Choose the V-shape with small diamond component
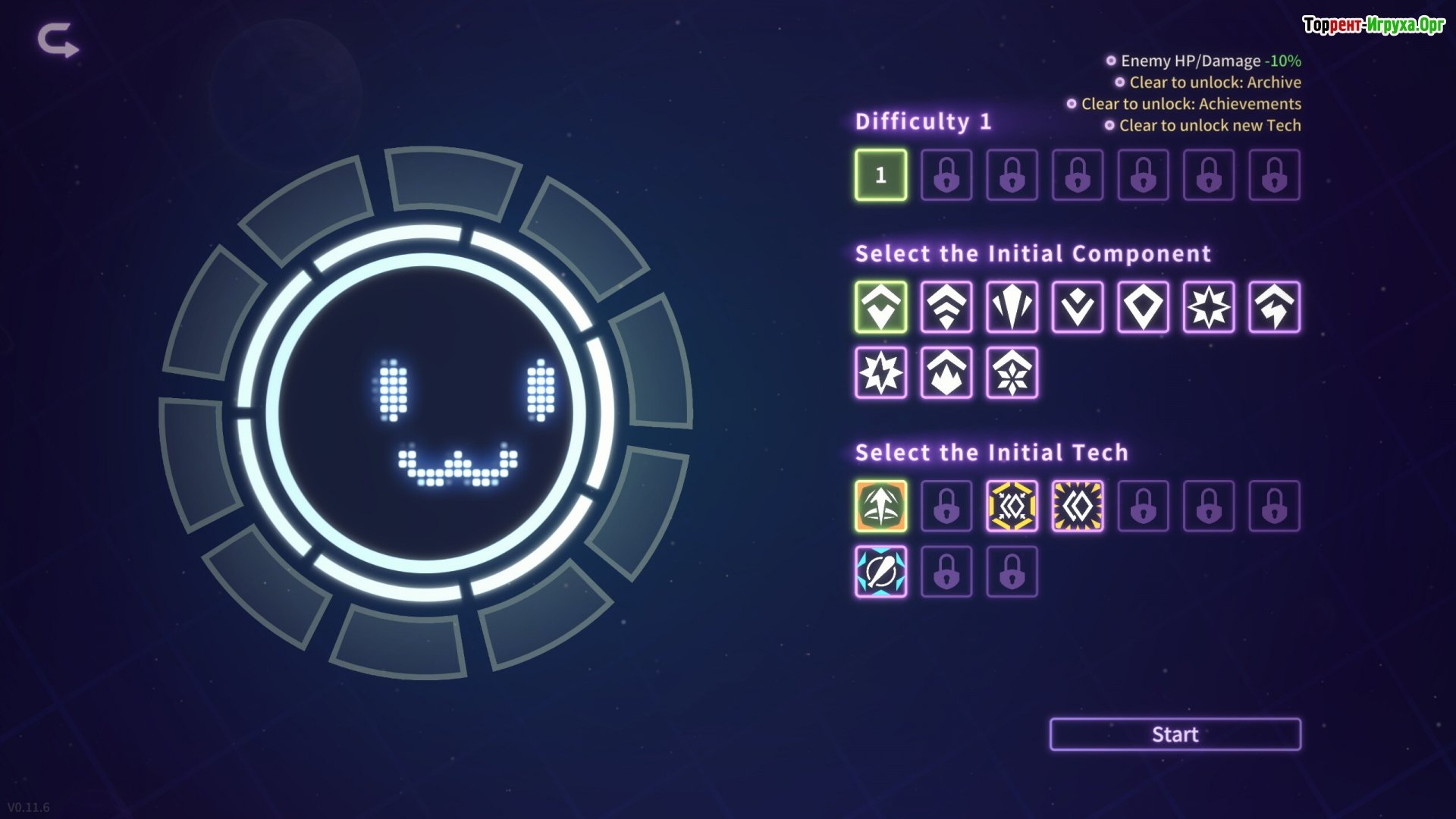1456x819 pixels. tap(1078, 307)
